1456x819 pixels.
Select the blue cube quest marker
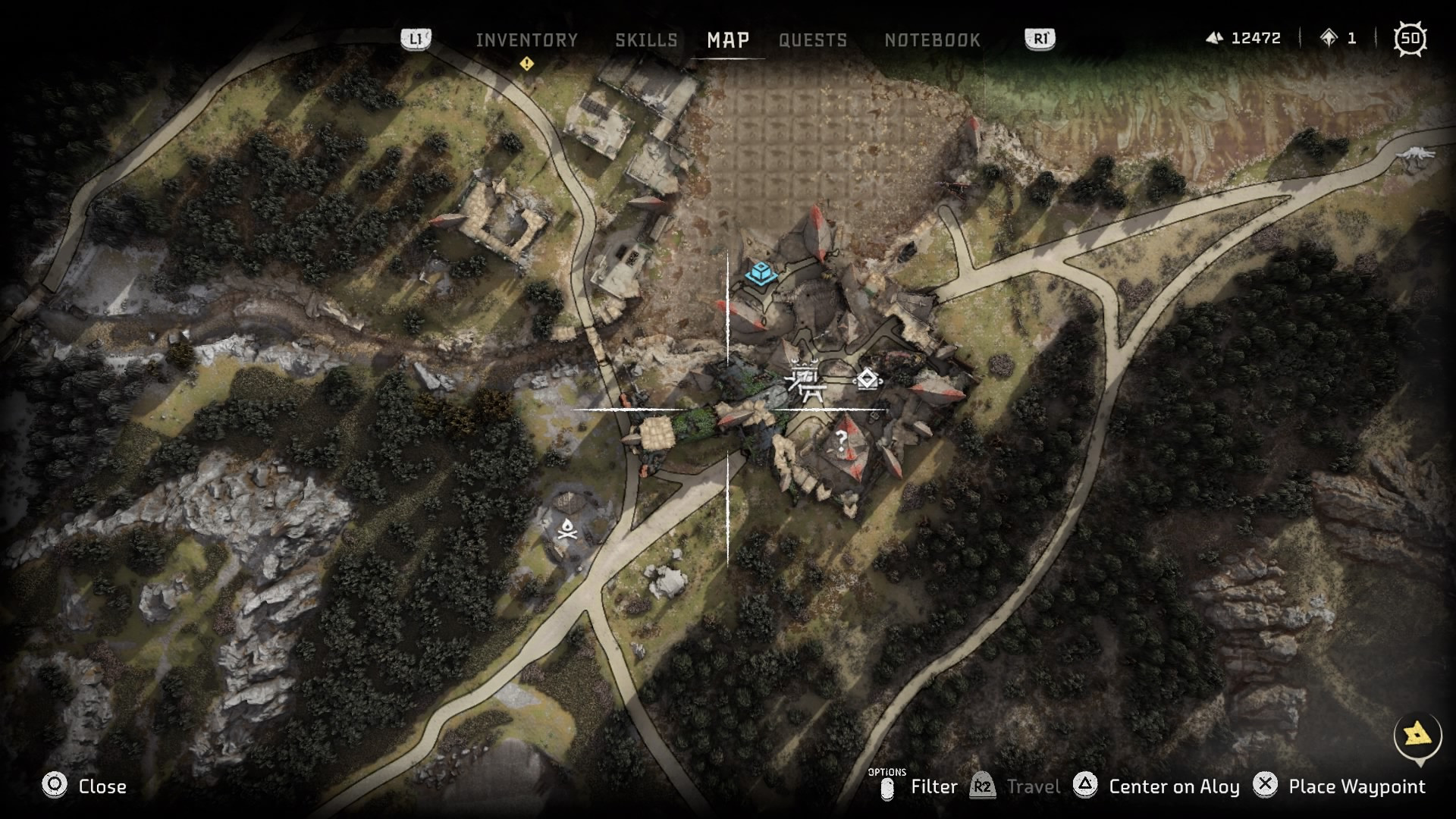tap(761, 273)
